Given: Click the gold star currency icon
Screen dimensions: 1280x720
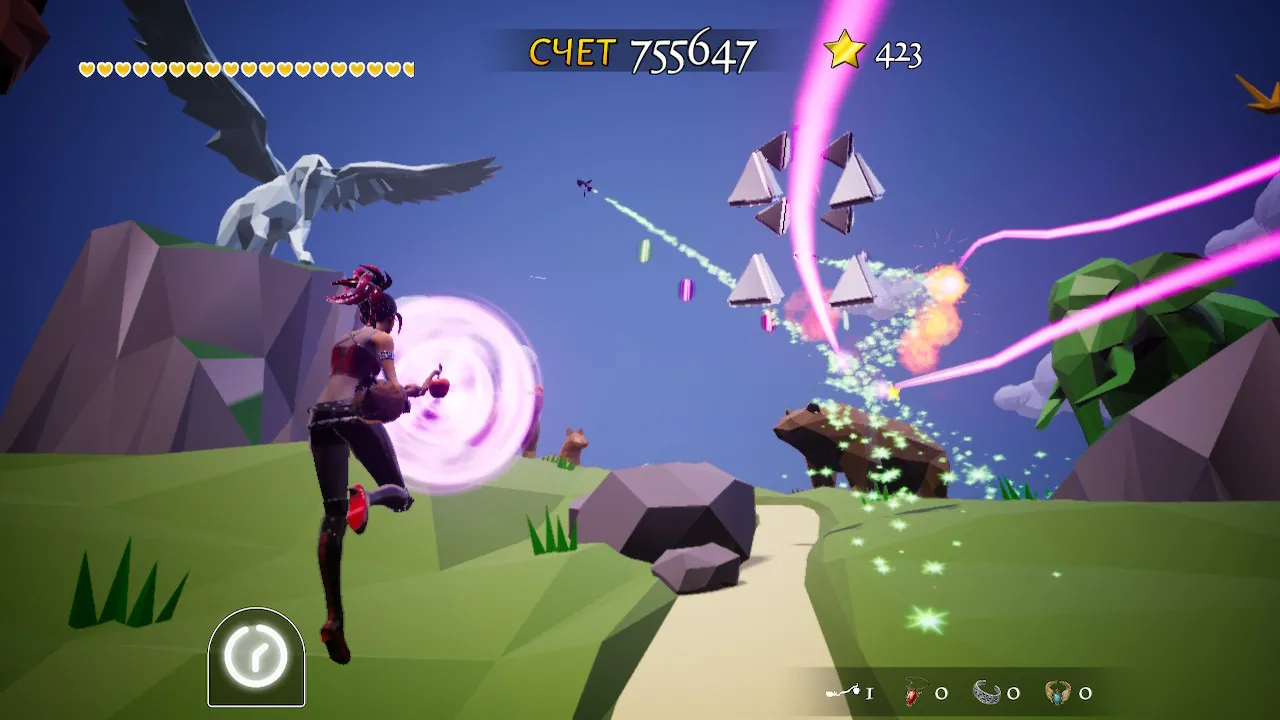Looking at the screenshot, I should (844, 50).
